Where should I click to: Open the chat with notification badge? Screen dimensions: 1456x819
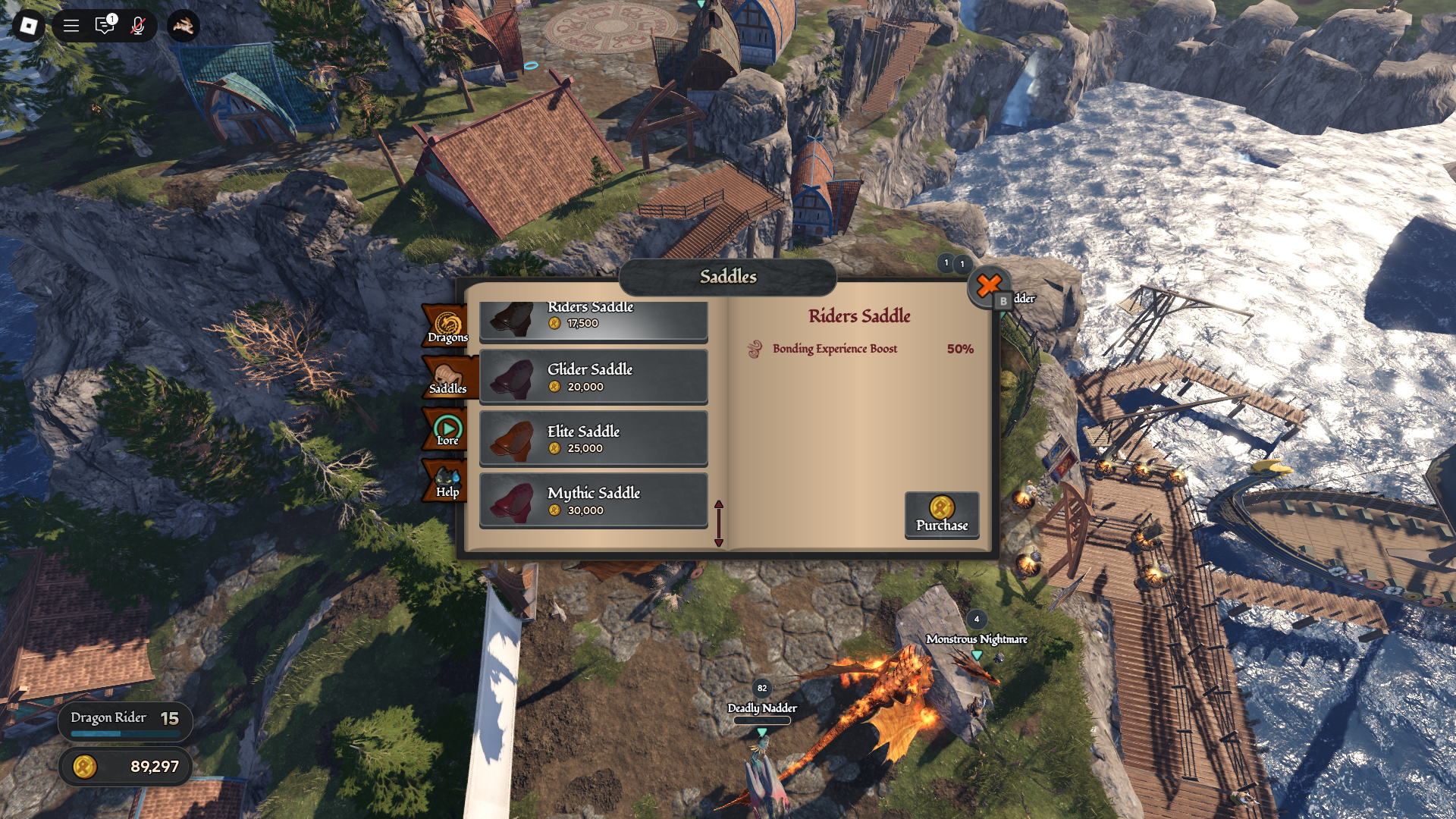tap(105, 27)
